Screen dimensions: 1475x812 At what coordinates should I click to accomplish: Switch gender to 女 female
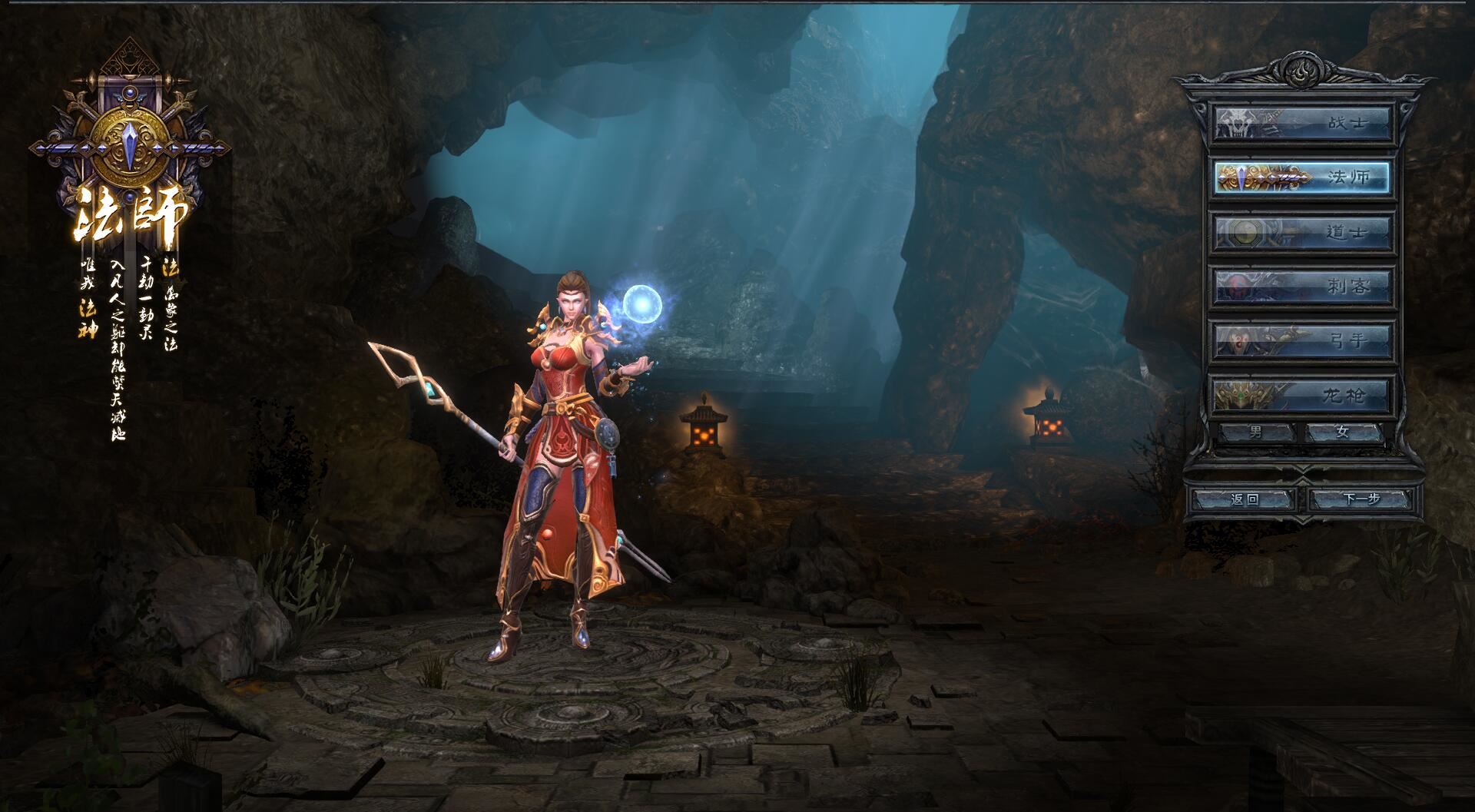[x=1343, y=433]
